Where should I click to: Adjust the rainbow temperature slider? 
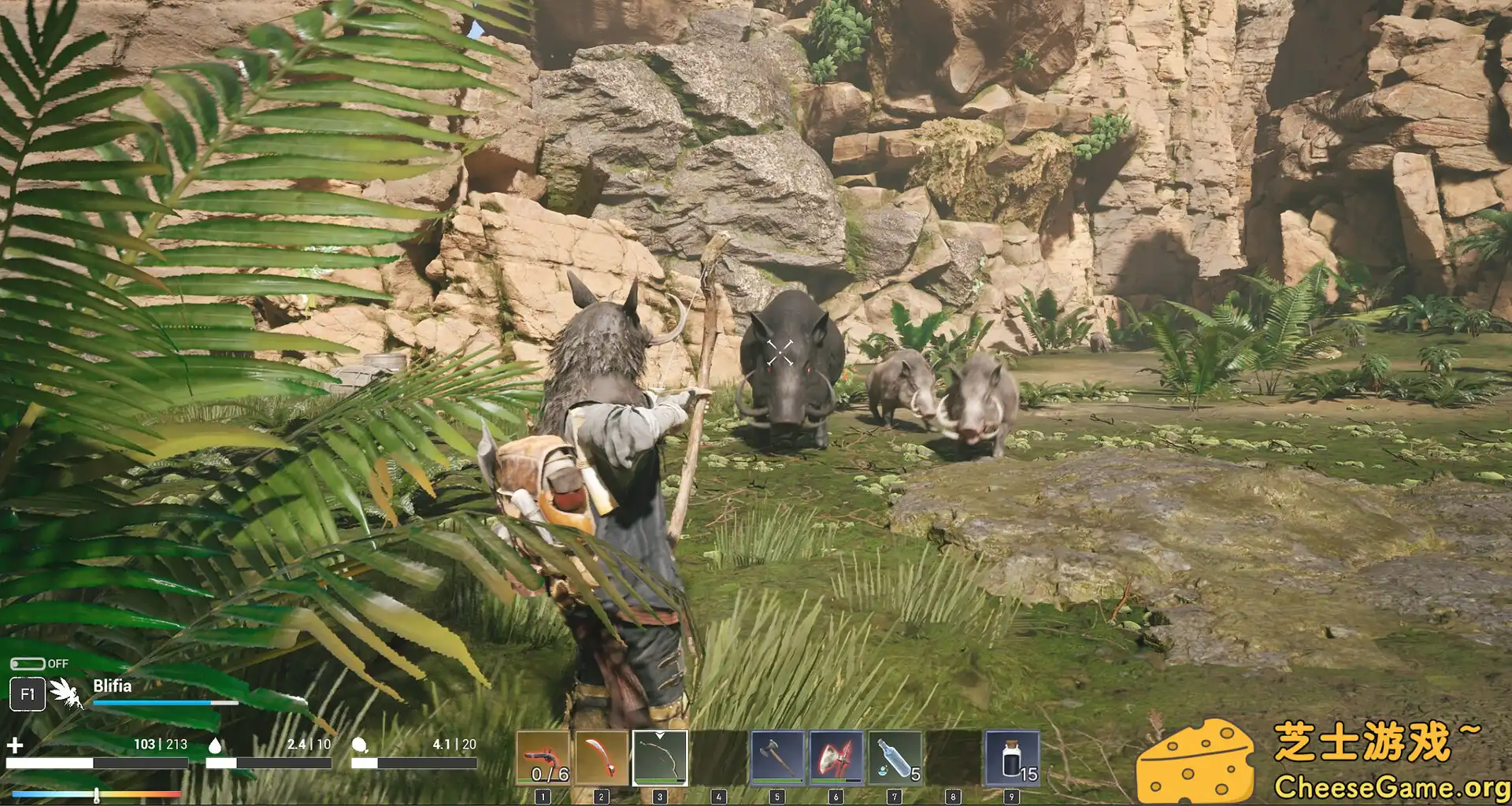[94, 793]
